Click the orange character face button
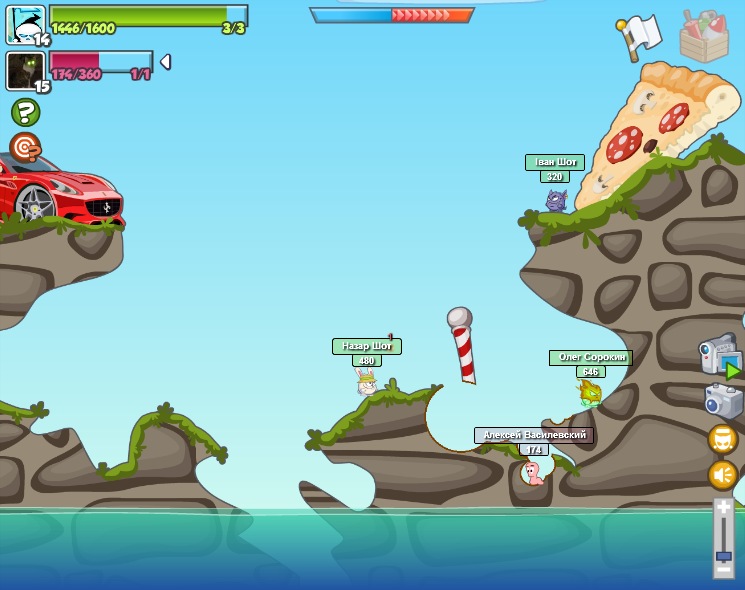This screenshot has width=745, height=590. coord(723,439)
